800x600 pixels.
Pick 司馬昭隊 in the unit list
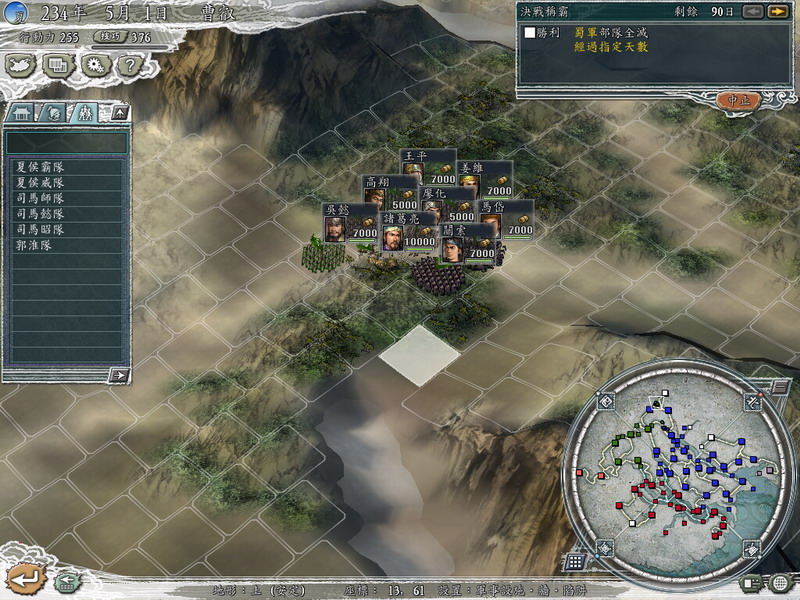40,229
